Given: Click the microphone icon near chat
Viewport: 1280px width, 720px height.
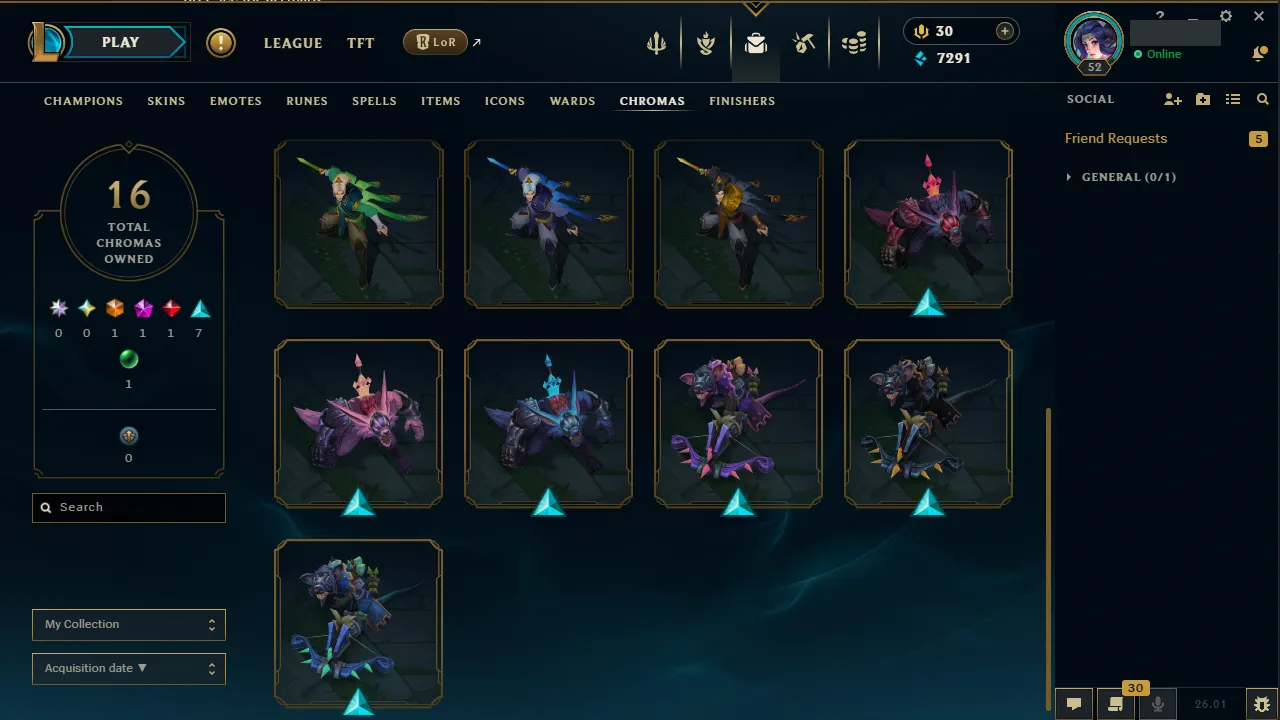Looking at the screenshot, I should 1158,703.
